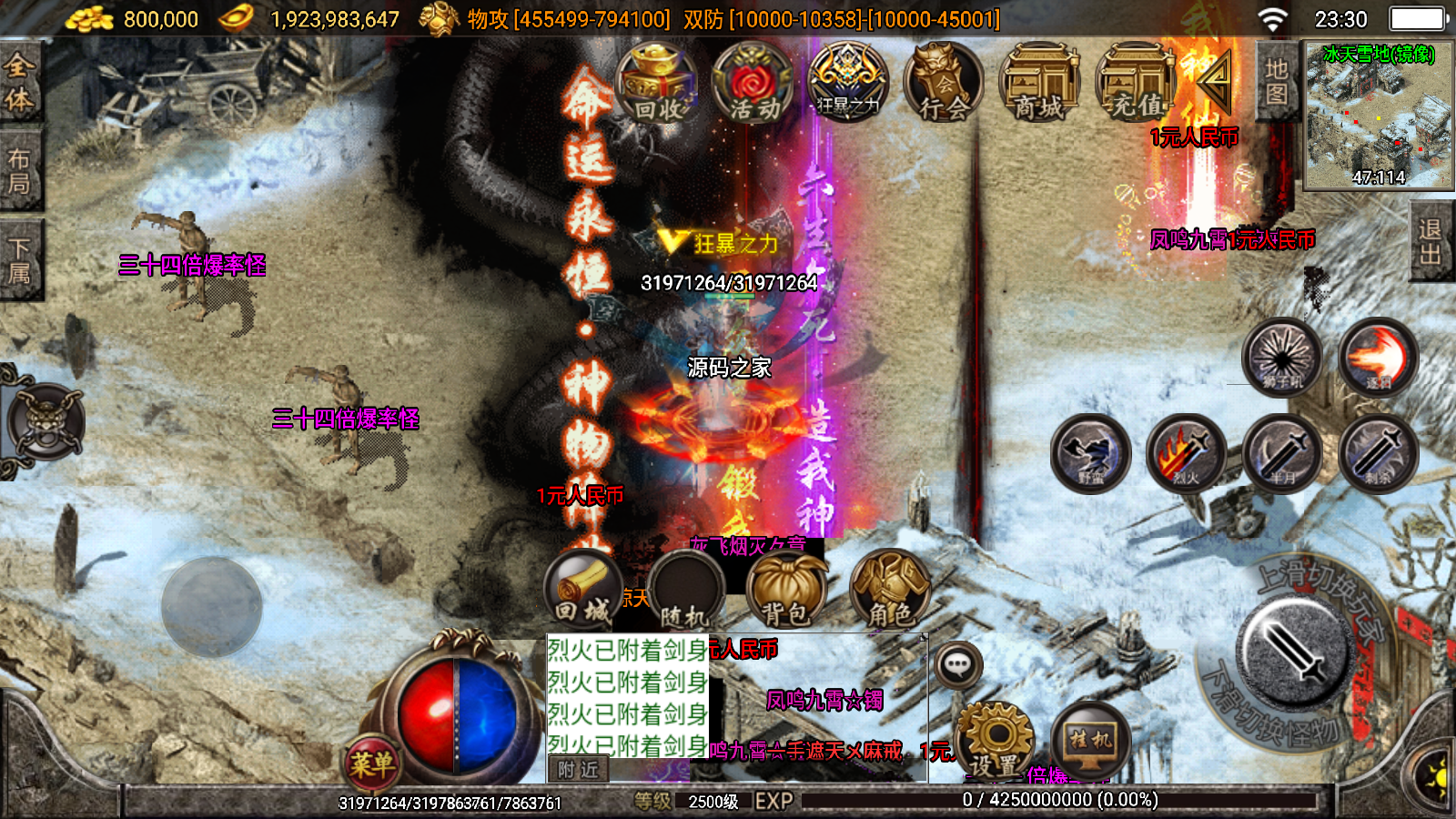Open the 菜单 menu button
1456x819 pixels.
pos(371,763)
